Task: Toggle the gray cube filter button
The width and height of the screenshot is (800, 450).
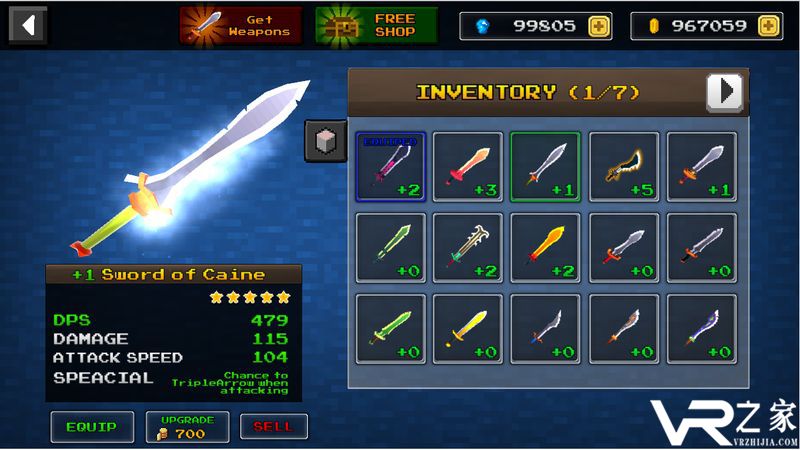Action: [325, 141]
